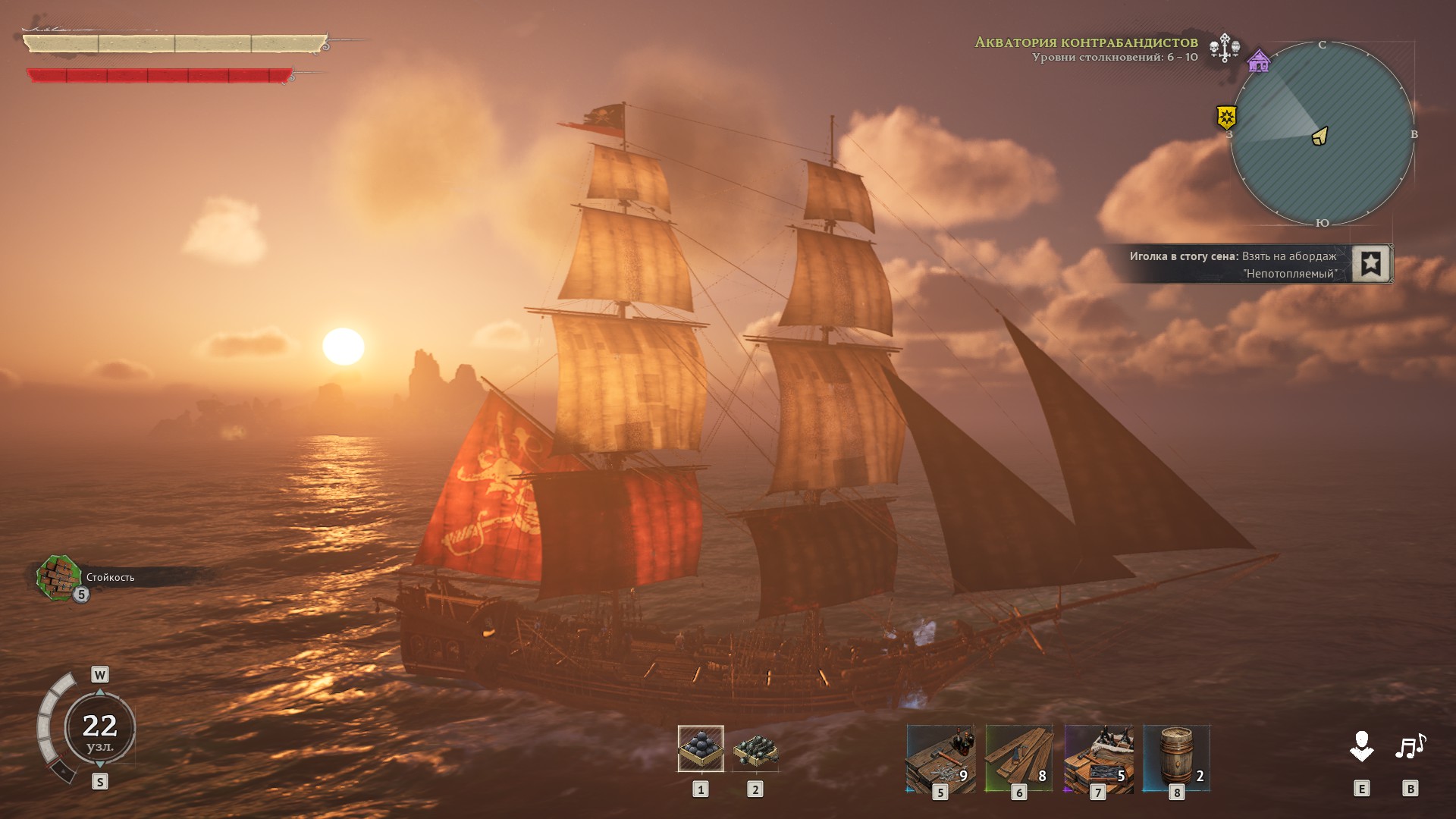Use the wooden planks repair item

(1018, 758)
